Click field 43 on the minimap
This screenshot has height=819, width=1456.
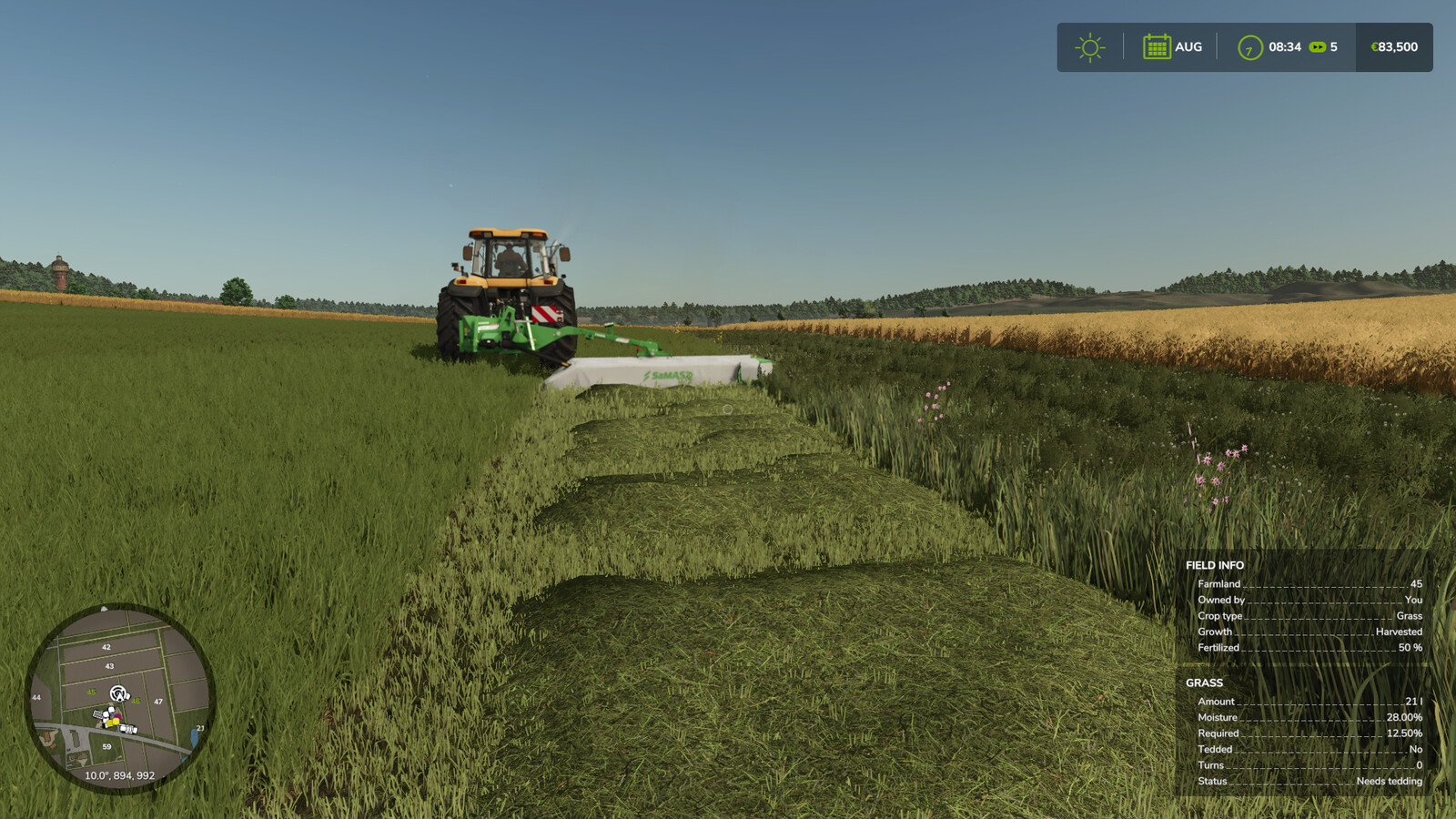[x=109, y=667]
